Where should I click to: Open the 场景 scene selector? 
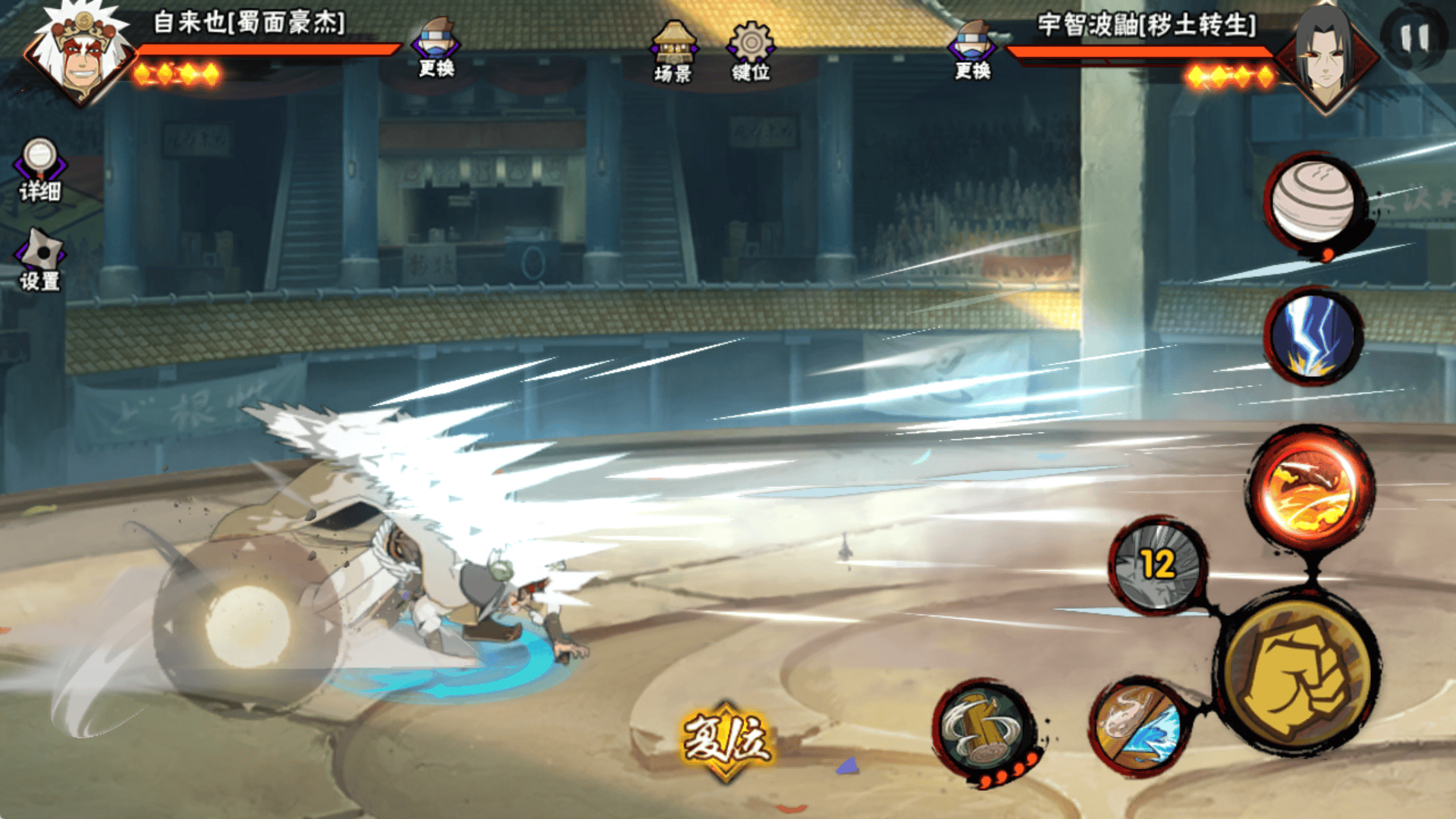(673, 52)
